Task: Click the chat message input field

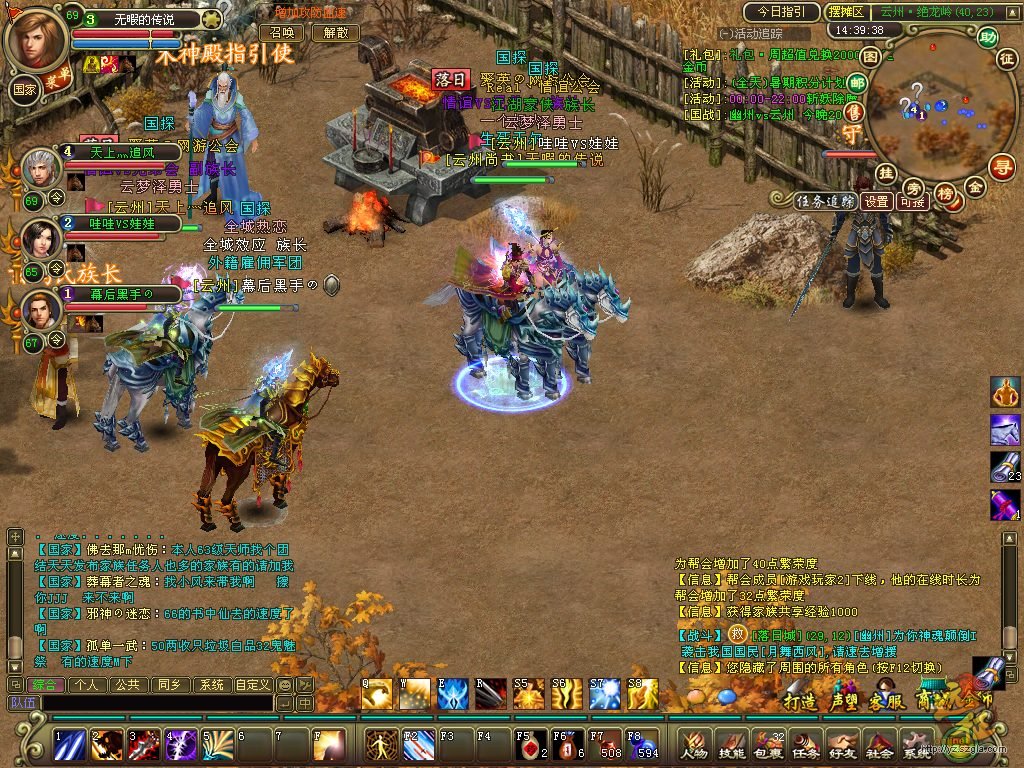Action: pyautogui.click(x=150, y=703)
